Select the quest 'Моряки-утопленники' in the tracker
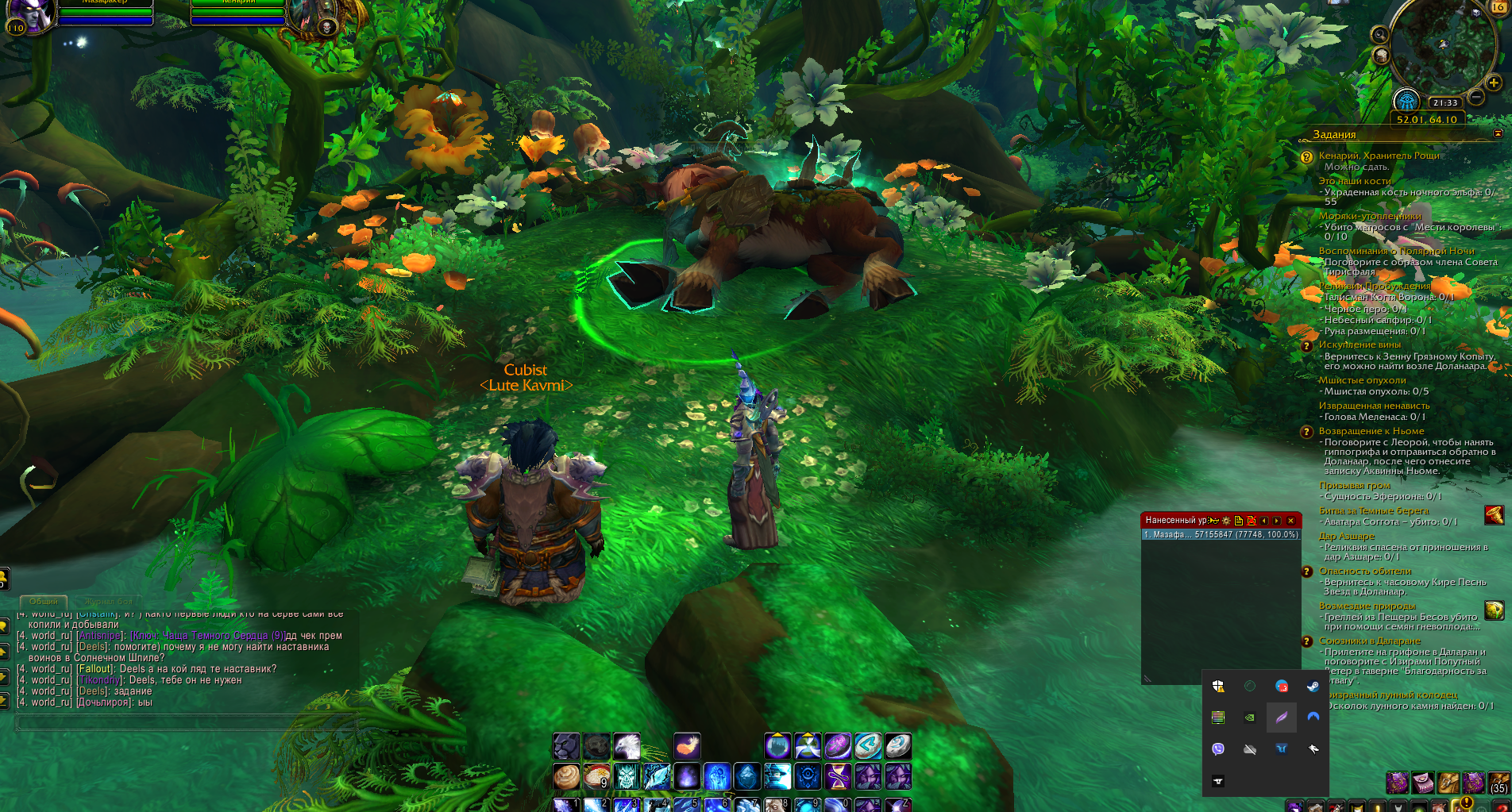Image resolution: width=1512 pixels, height=812 pixels. tap(1370, 216)
